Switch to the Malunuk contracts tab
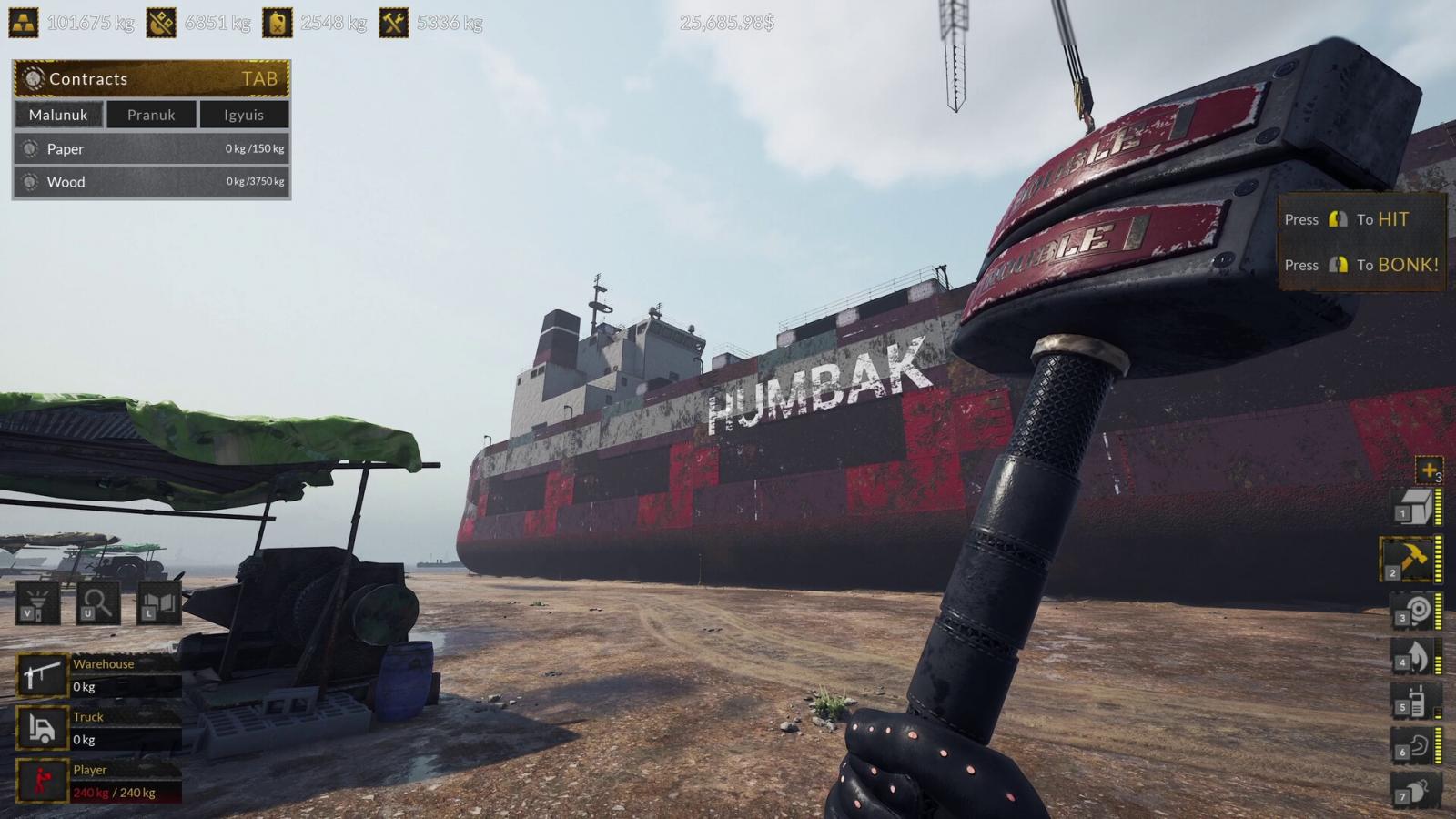Viewport: 1456px width, 819px height. tap(58, 115)
